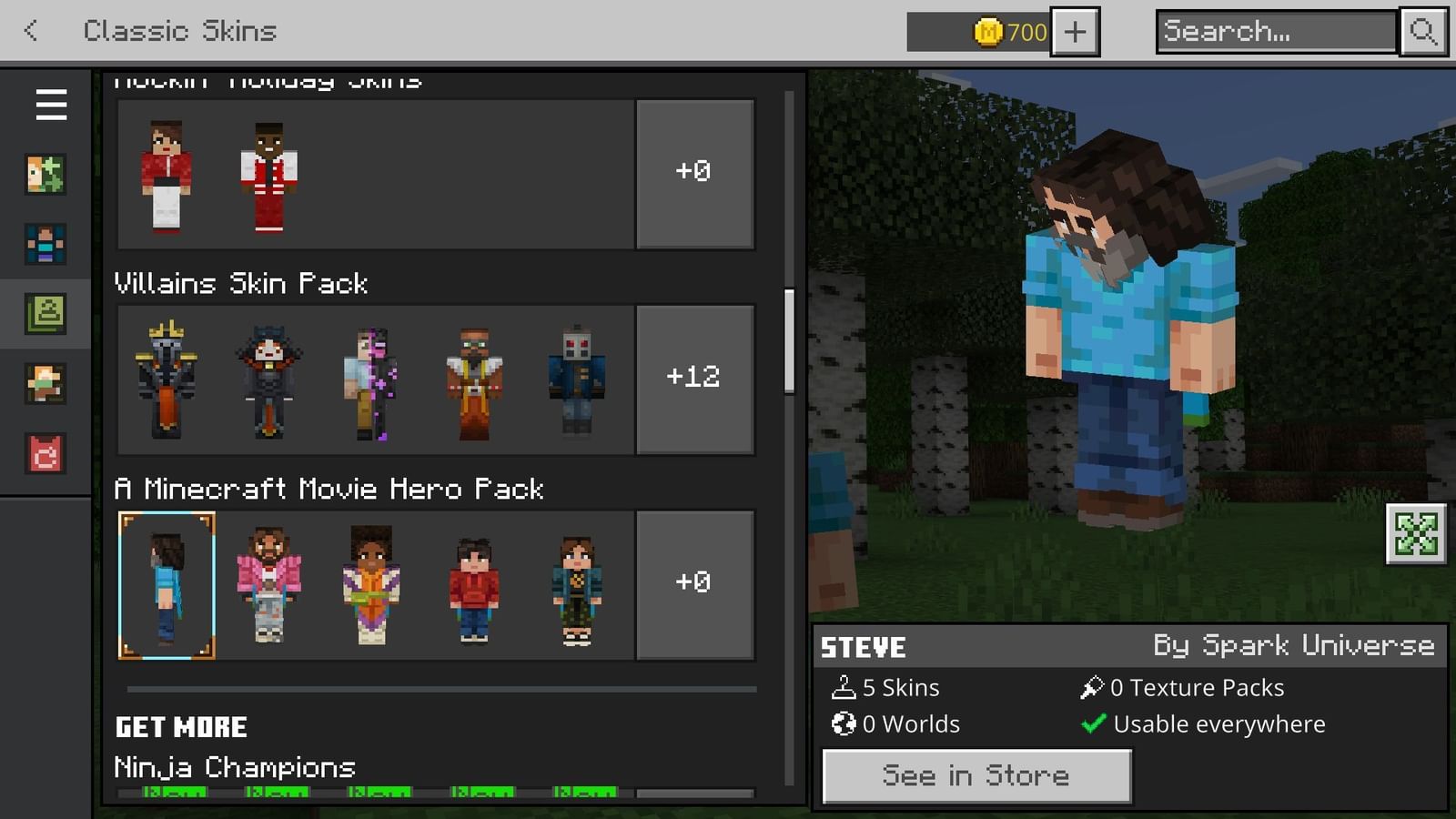
Task: Go back using the left arrow
Action: 30,30
